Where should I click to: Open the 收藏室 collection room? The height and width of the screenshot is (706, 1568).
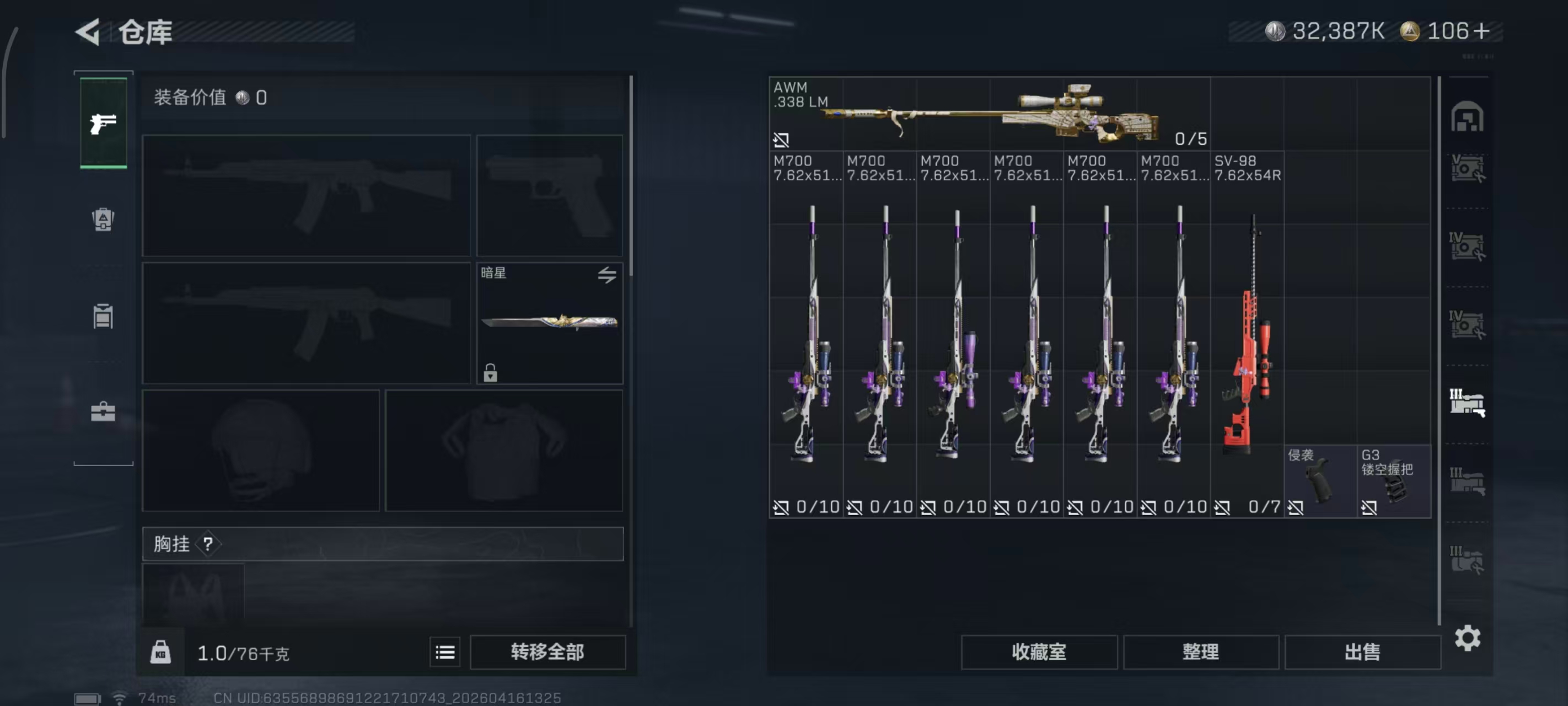[x=1038, y=652]
